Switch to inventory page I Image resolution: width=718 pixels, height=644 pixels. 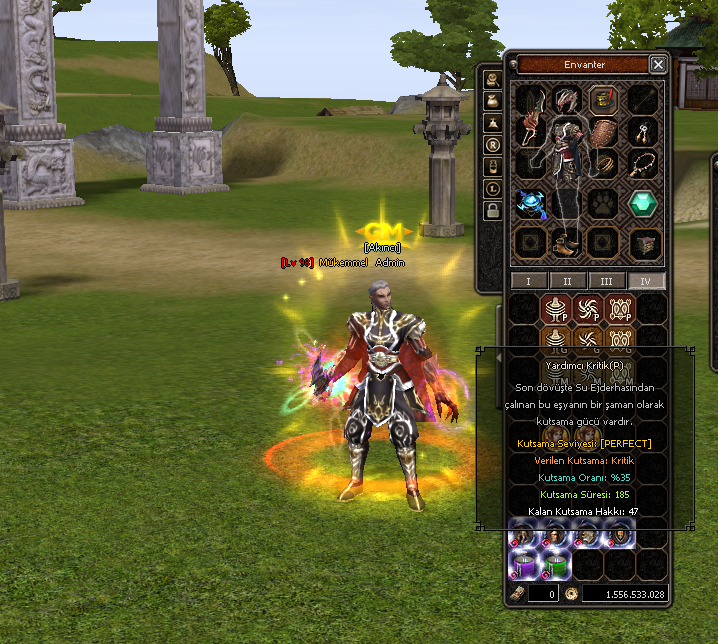[528, 281]
